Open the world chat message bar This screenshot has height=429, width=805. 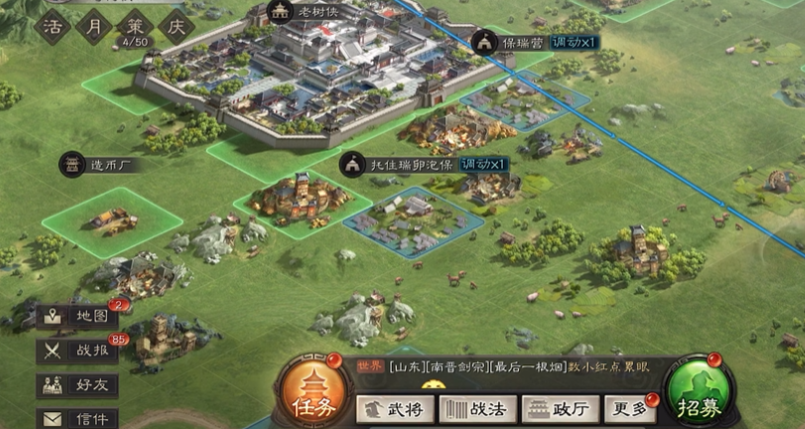point(500,368)
